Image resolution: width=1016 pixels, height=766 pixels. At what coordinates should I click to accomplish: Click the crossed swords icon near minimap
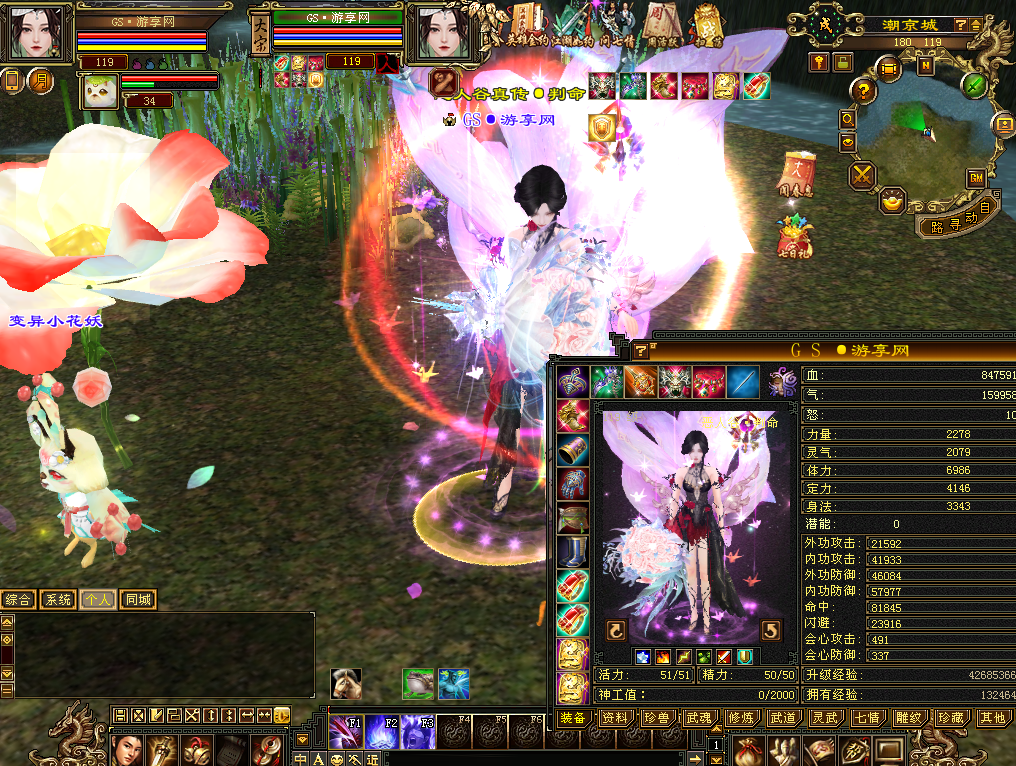[x=862, y=177]
